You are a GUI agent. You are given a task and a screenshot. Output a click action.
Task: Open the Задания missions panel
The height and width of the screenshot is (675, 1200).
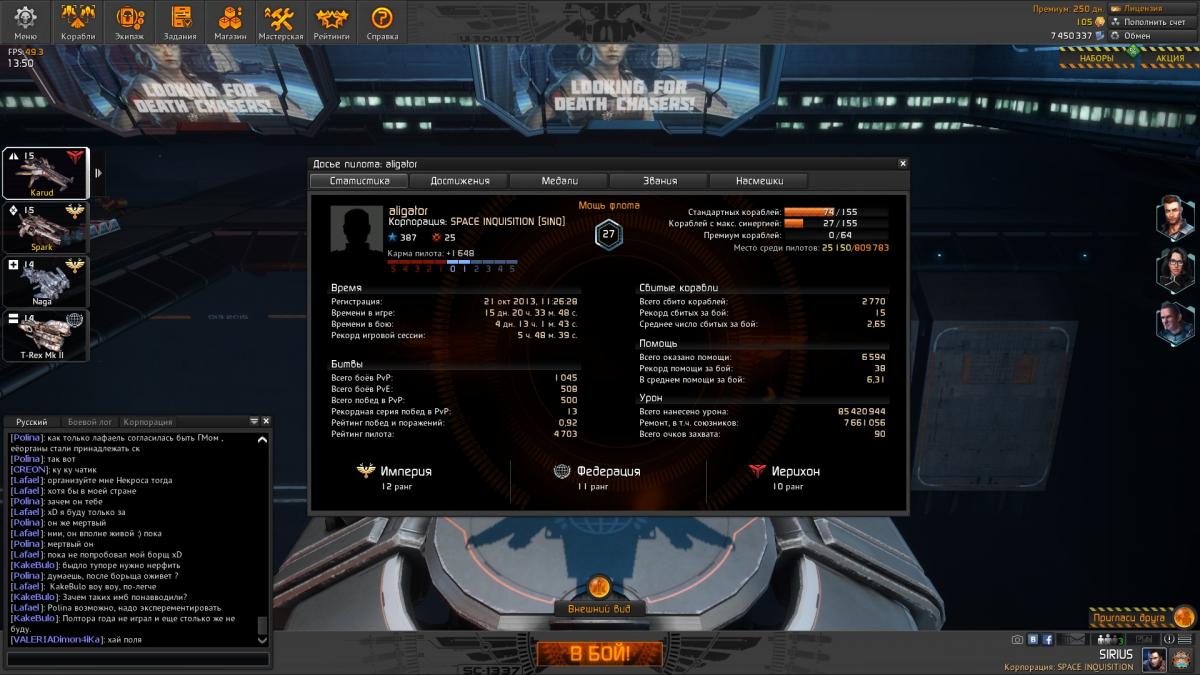[181, 22]
